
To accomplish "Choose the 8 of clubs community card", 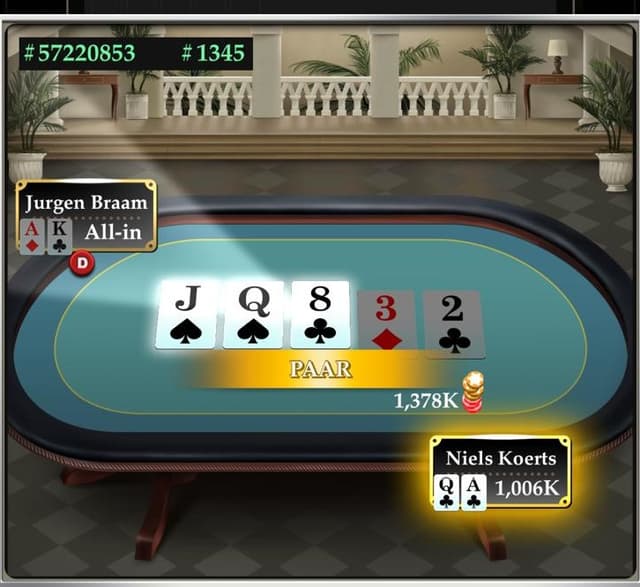I will pyautogui.click(x=320, y=315).
